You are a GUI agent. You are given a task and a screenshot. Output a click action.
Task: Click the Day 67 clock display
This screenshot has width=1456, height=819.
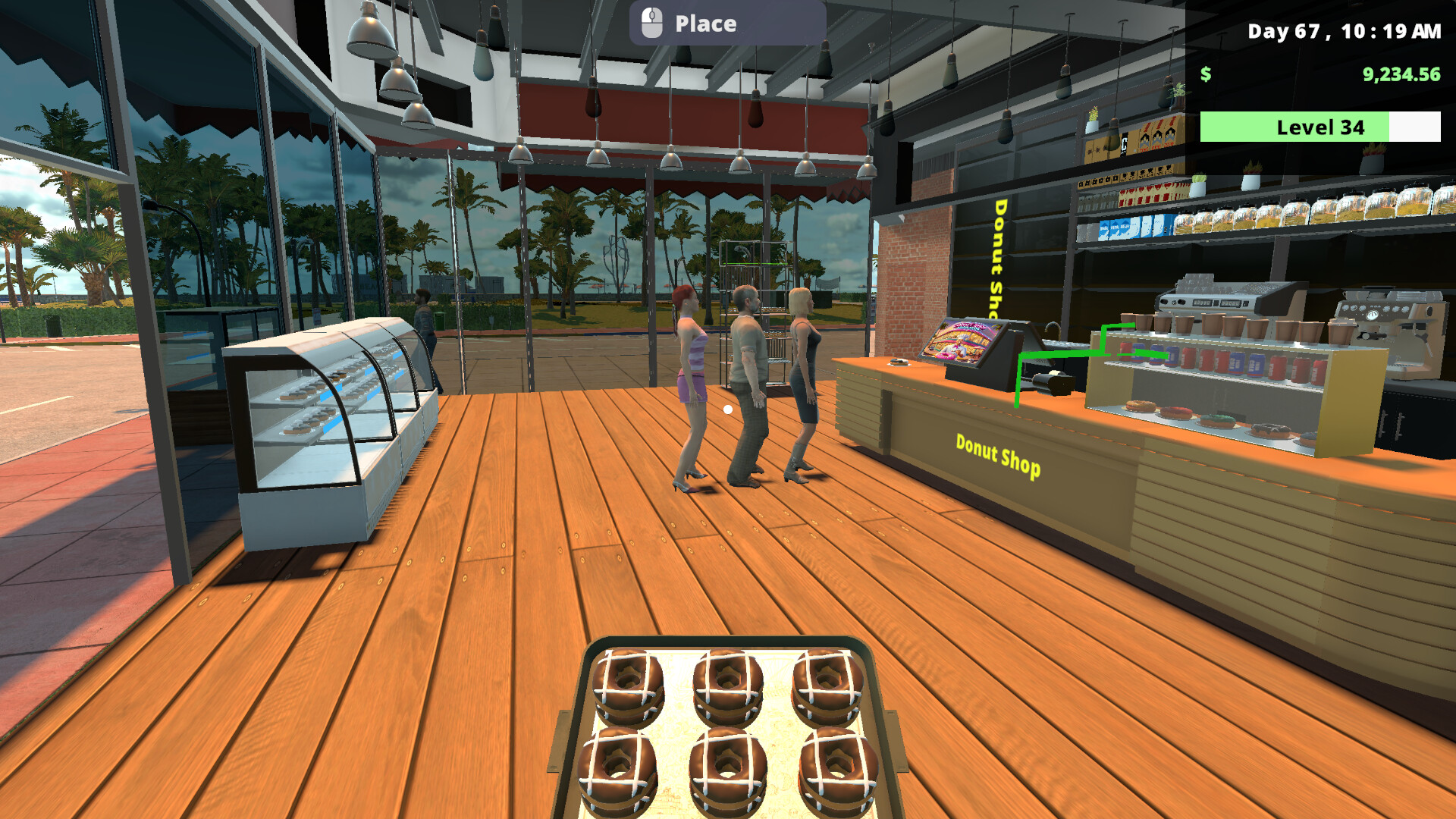pyautogui.click(x=1346, y=32)
